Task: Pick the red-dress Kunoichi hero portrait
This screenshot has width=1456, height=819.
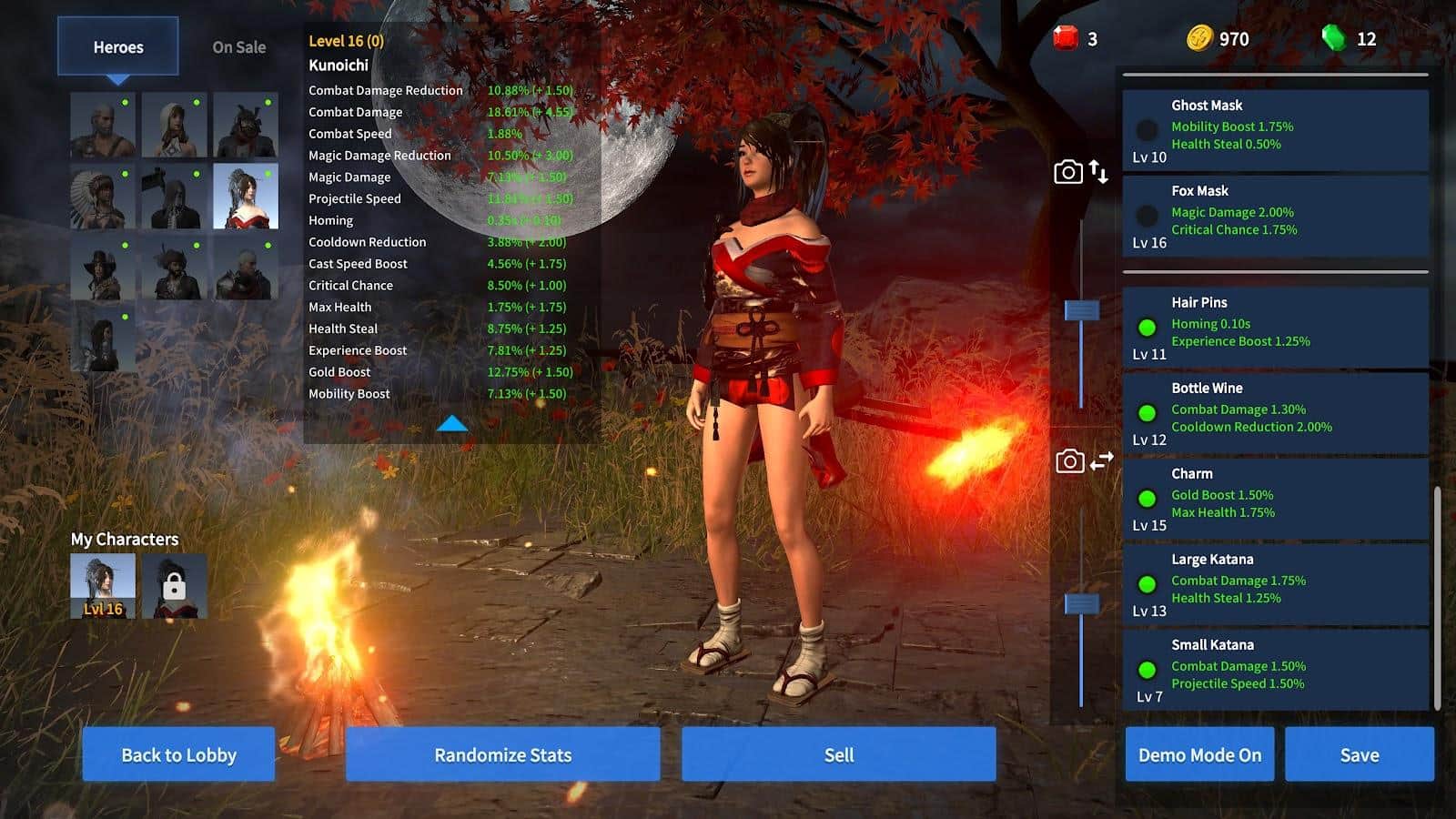Action: pyautogui.click(x=245, y=196)
